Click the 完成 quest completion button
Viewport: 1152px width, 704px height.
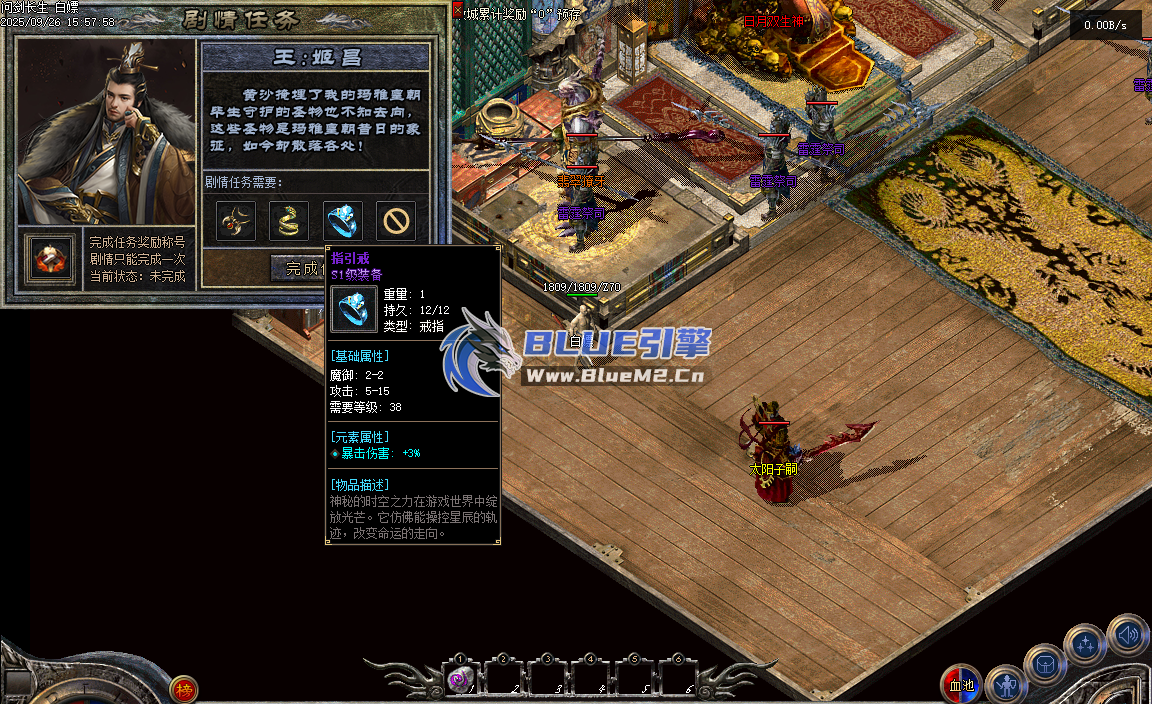coord(302,268)
